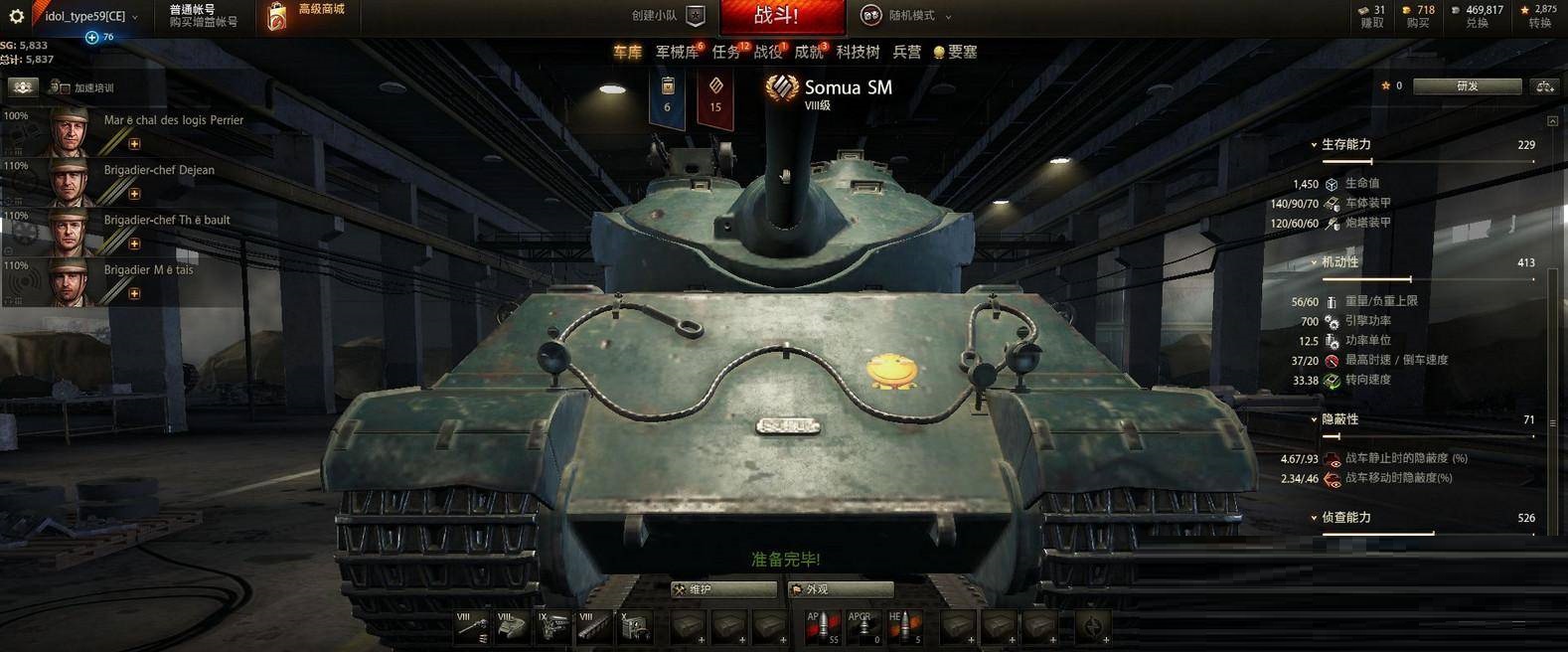Image resolution: width=1568 pixels, height=652 pixels.
Task: Show the 成就 achievements tab
Action: [x=809, y=52]
